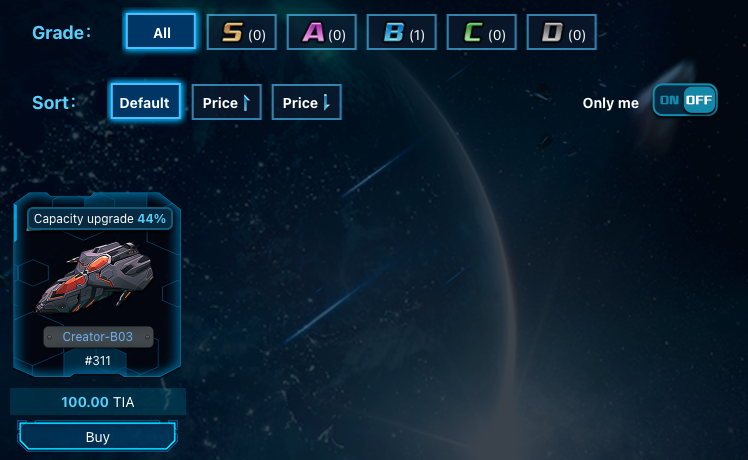Switch to C grade ships
748x460 pixels.
point(482,33)
